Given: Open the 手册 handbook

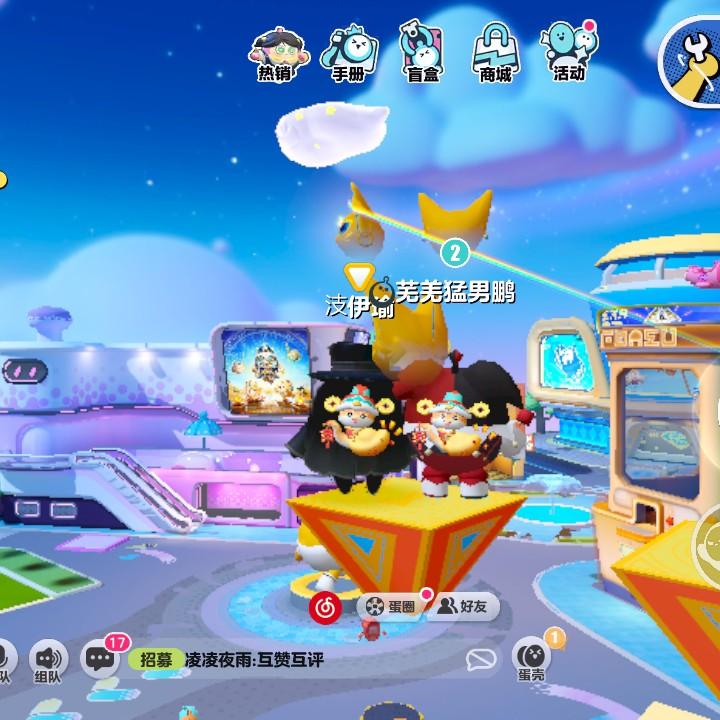Looking at the screenshot, I should [x=348, y=51].
